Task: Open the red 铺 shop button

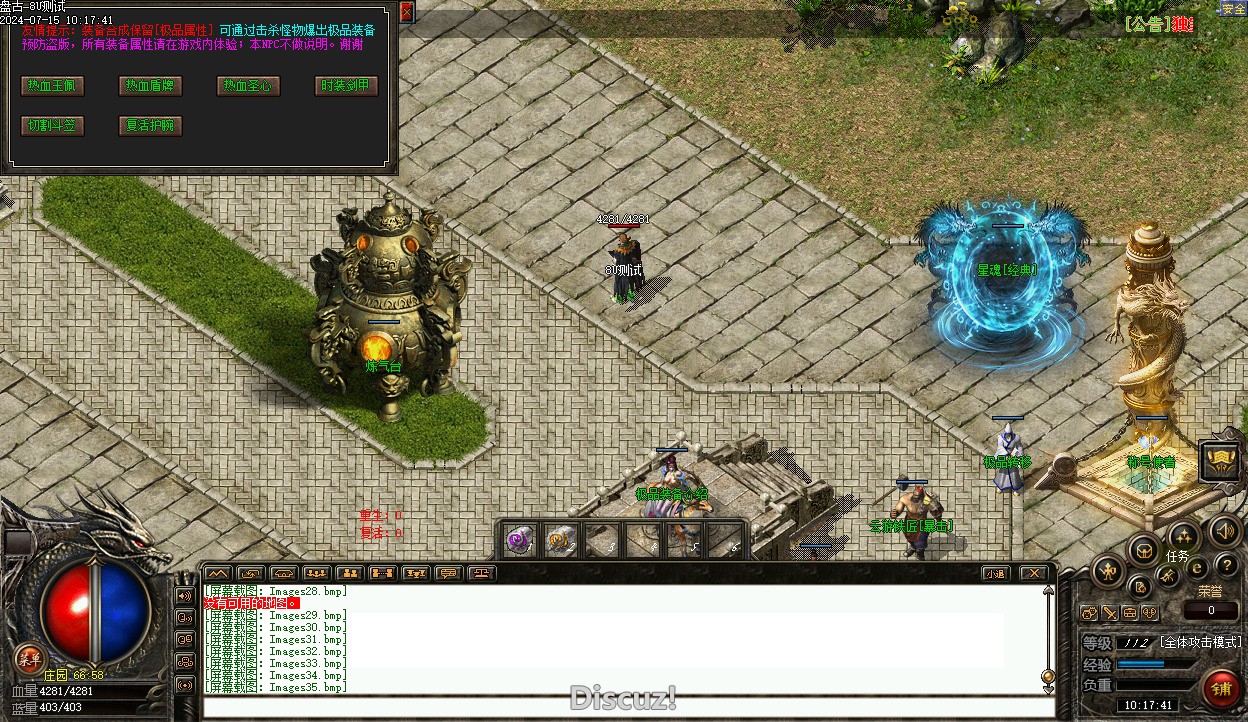Action: point(1220,689)
